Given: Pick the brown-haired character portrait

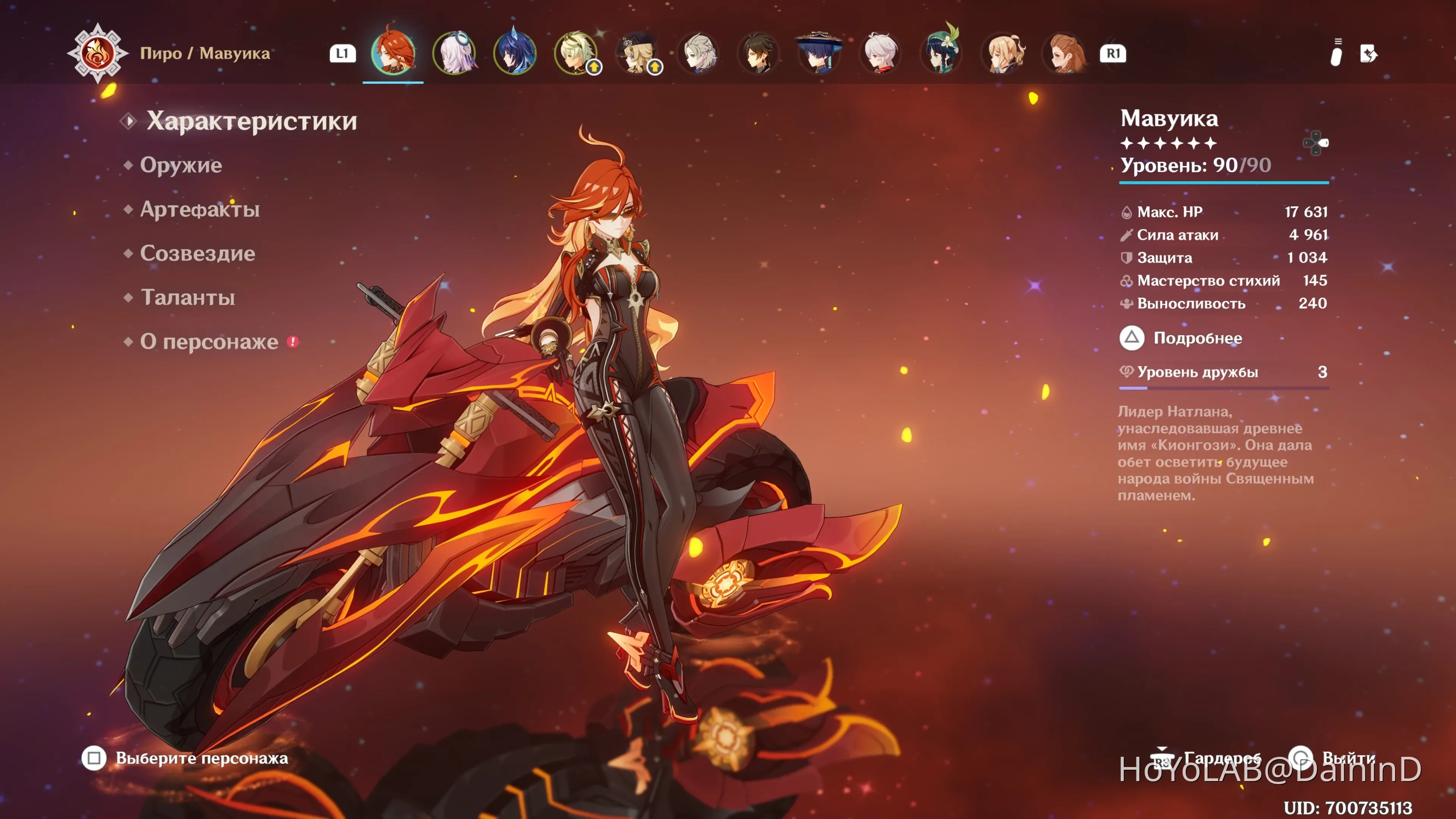Looking at the screenshot, I should [1064, 53].
